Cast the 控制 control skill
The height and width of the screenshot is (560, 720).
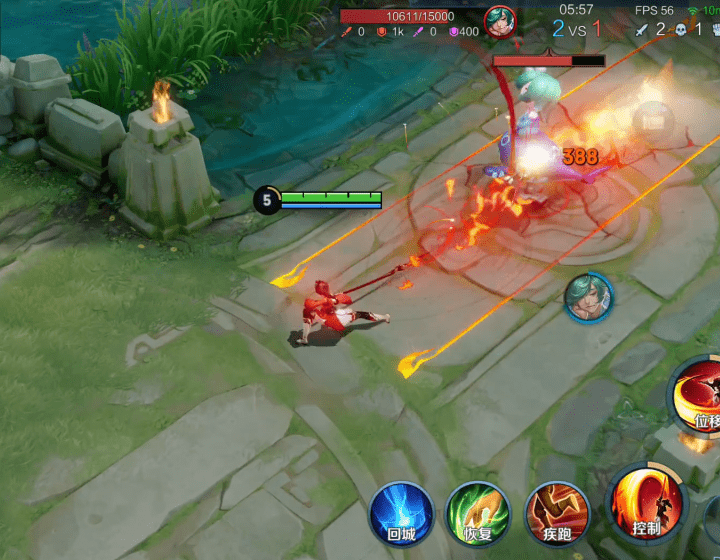[646, 503]
